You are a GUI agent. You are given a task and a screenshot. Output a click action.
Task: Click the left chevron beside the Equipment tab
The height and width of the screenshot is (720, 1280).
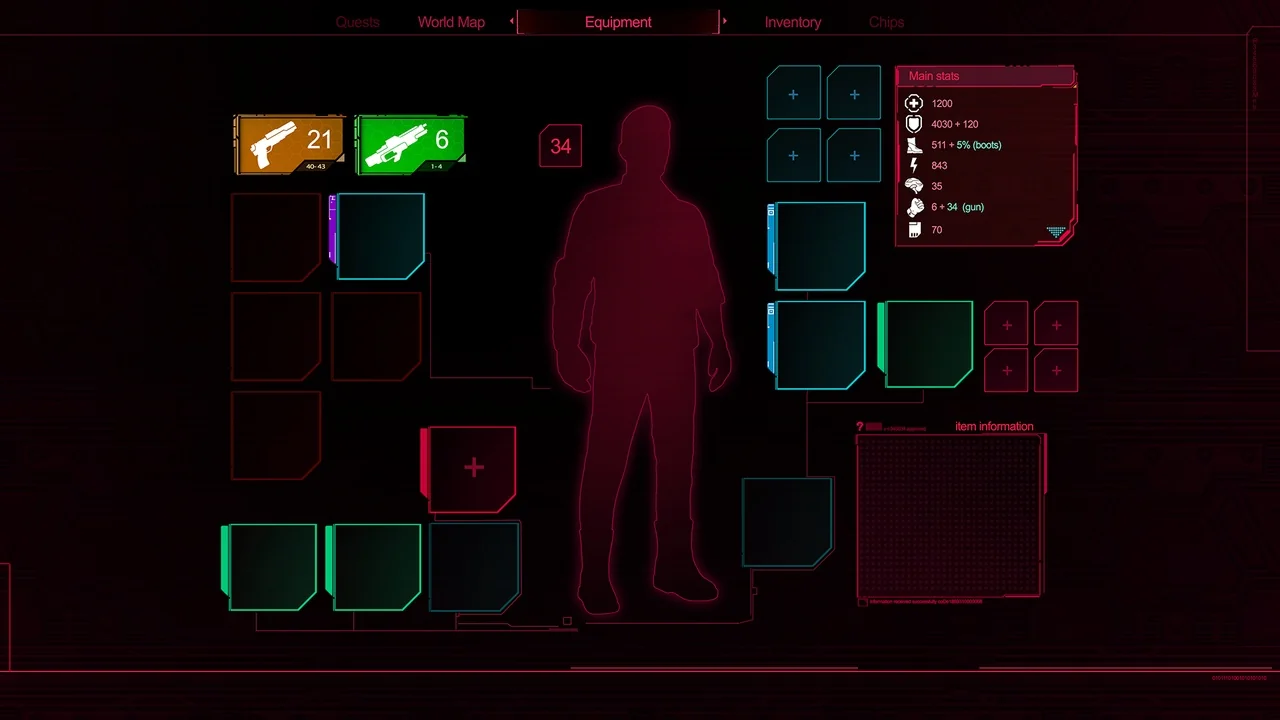511,21
